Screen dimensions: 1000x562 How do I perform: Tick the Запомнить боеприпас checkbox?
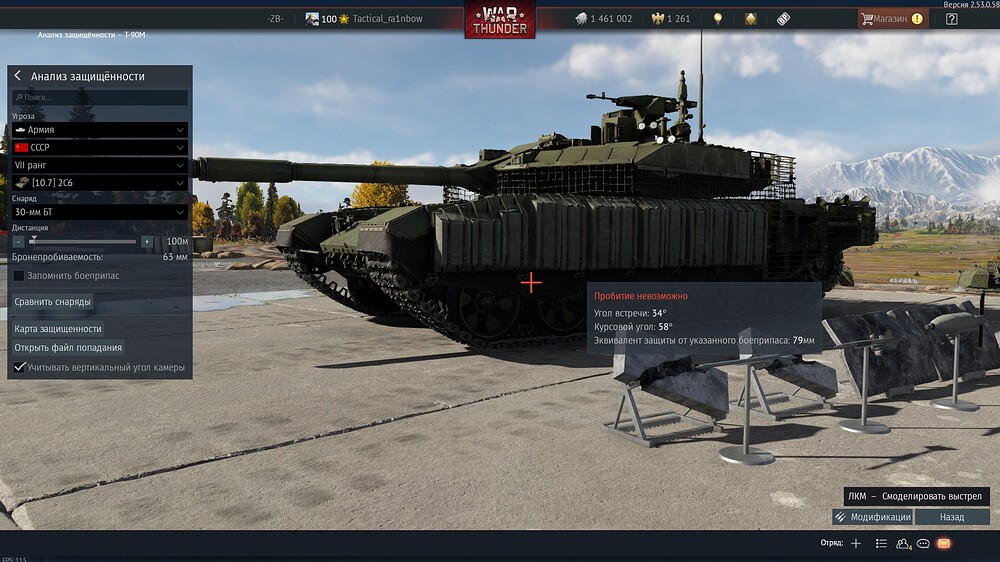click(19, 275)
